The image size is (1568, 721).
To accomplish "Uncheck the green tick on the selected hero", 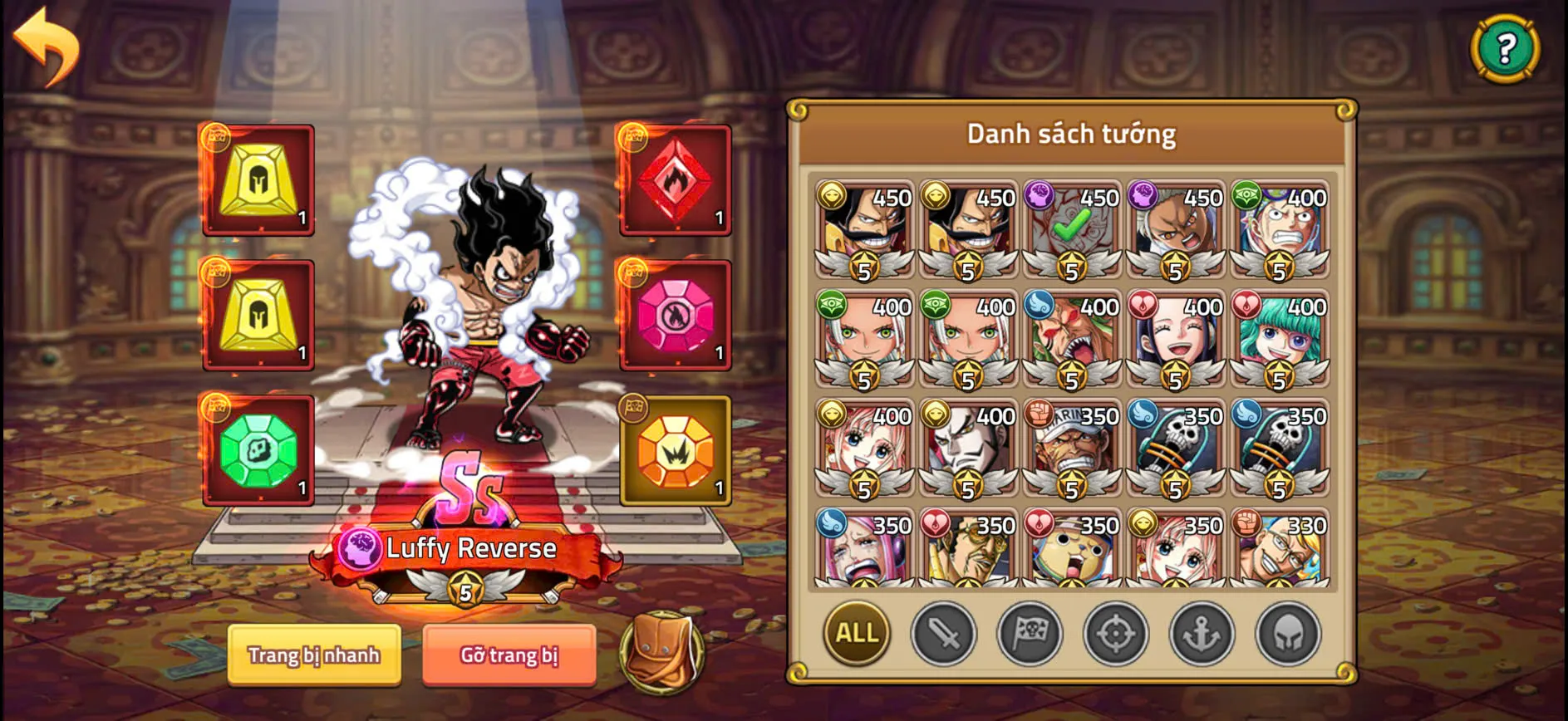I will pos(1071,226).
